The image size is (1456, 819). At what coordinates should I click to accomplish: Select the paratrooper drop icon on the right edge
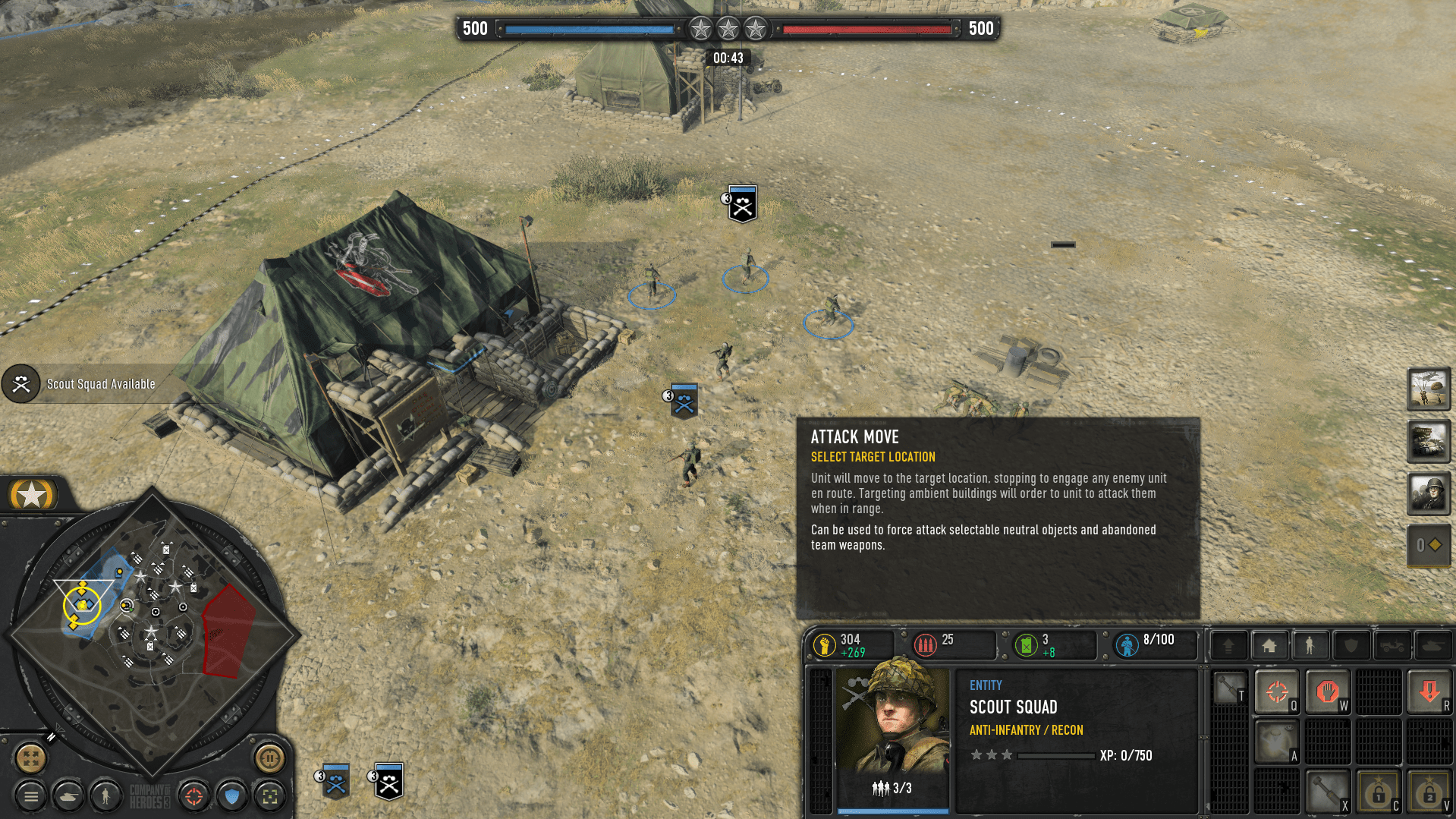pyautogui.click(x=1429, y=390)
